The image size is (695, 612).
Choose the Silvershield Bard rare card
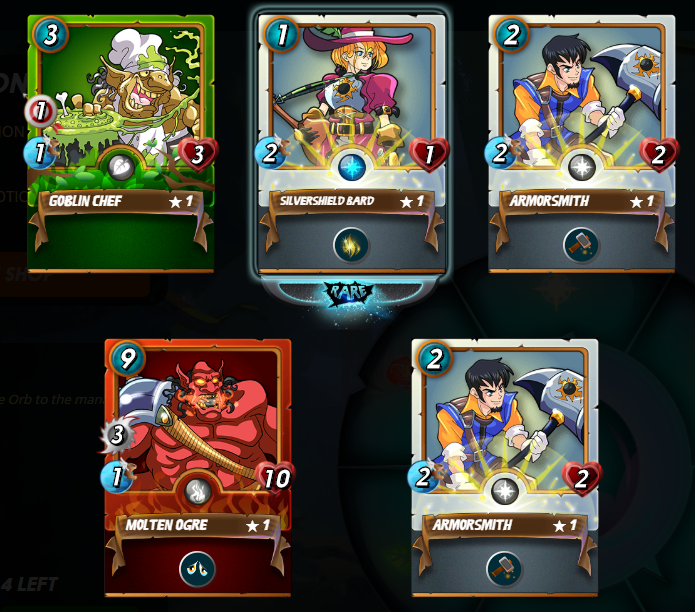point(351,130)
